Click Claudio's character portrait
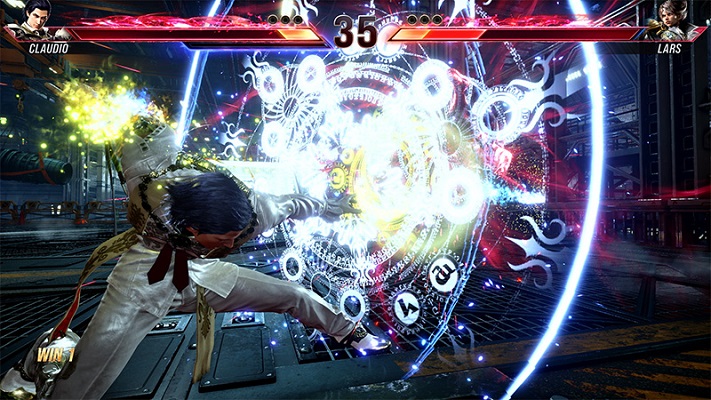 [x=37, y=20]
